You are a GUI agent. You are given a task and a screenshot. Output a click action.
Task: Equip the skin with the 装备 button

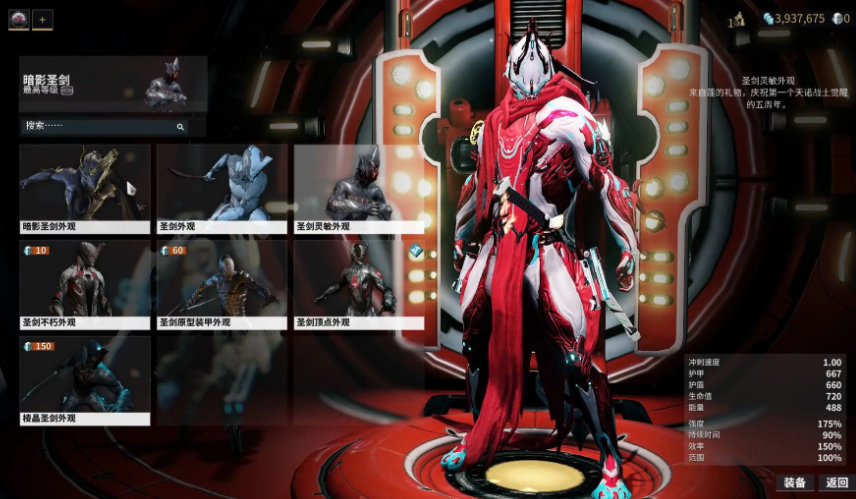pyautogui.click(x=795, y=483)
